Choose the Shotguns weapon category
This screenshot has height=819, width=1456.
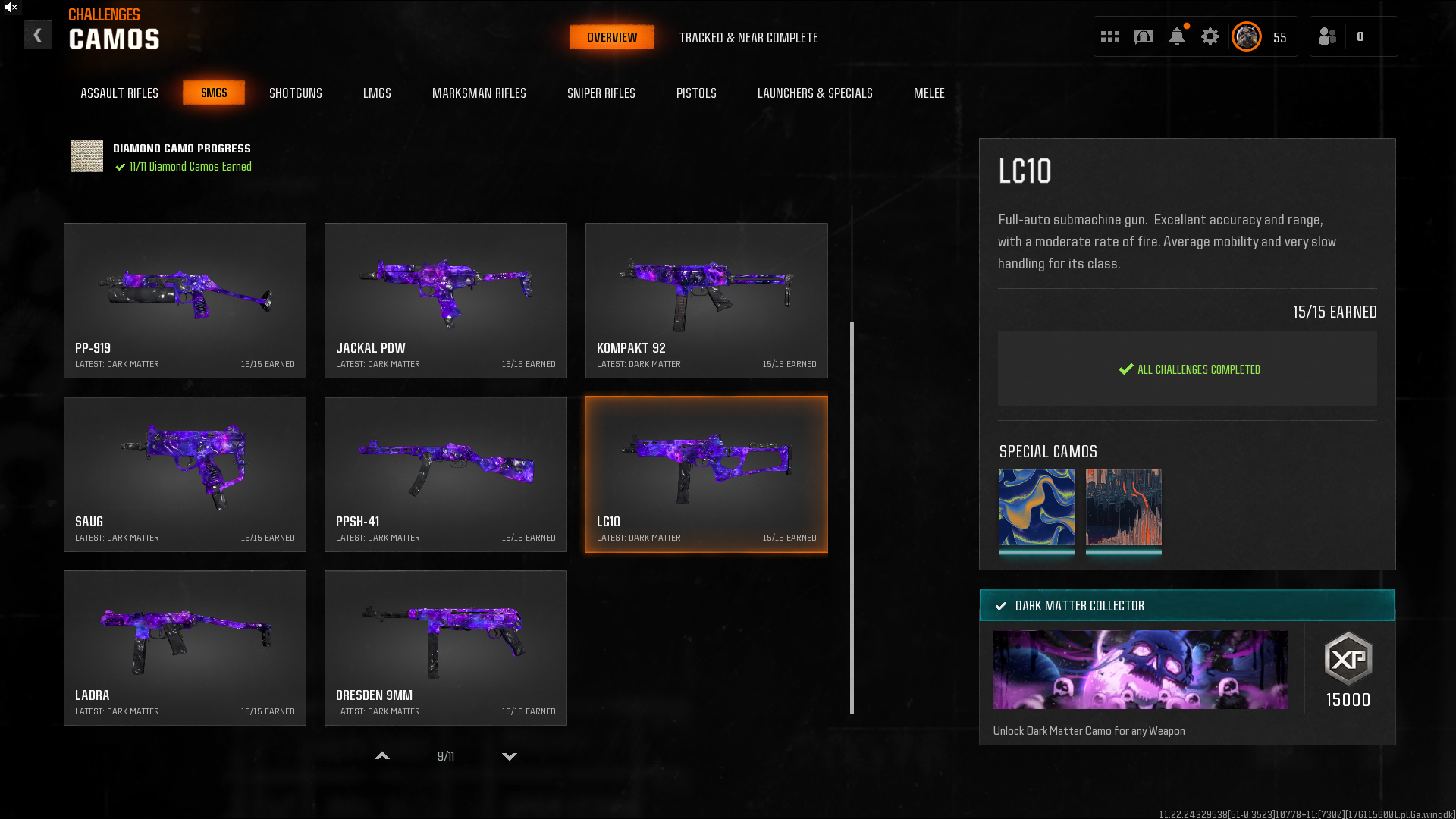(x=295, y=93)
